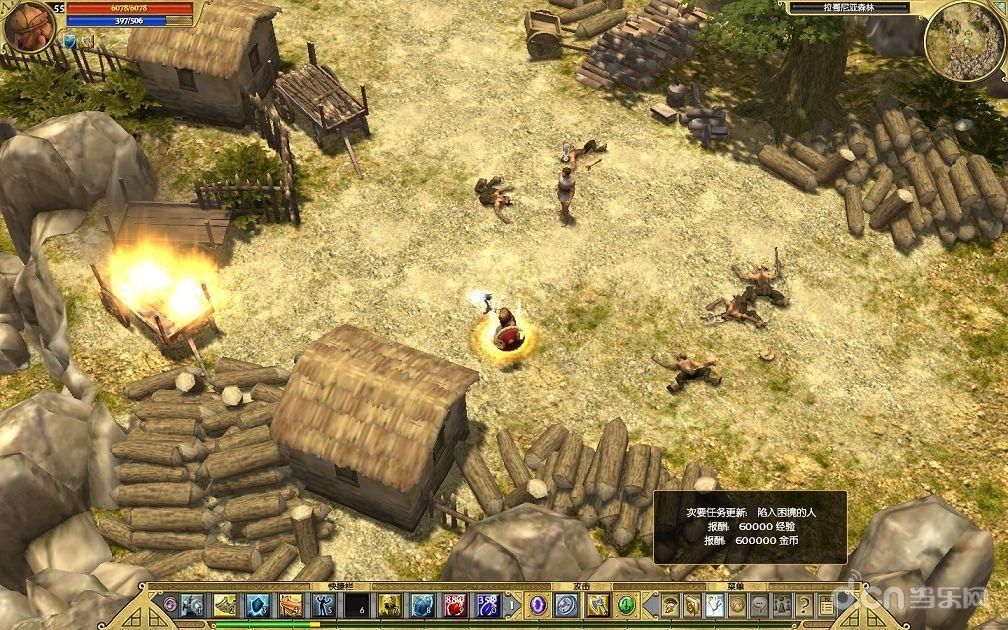
Task: Click the hero portrait in the corner
Action: click(x=27, y=27)
